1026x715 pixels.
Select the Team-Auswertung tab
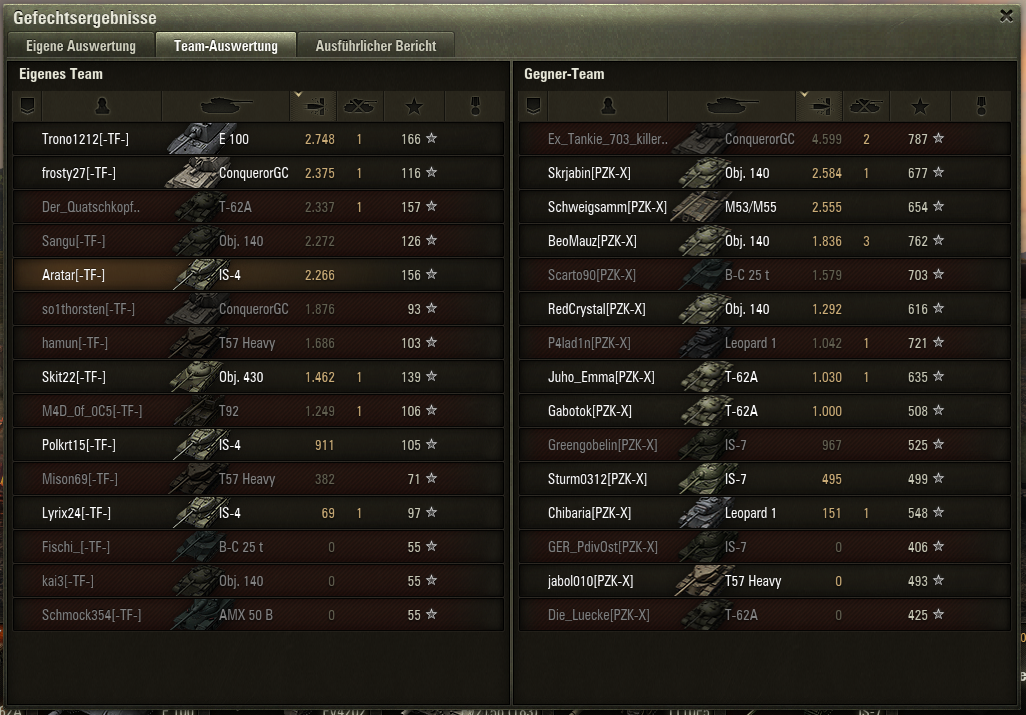coord(226,46)
